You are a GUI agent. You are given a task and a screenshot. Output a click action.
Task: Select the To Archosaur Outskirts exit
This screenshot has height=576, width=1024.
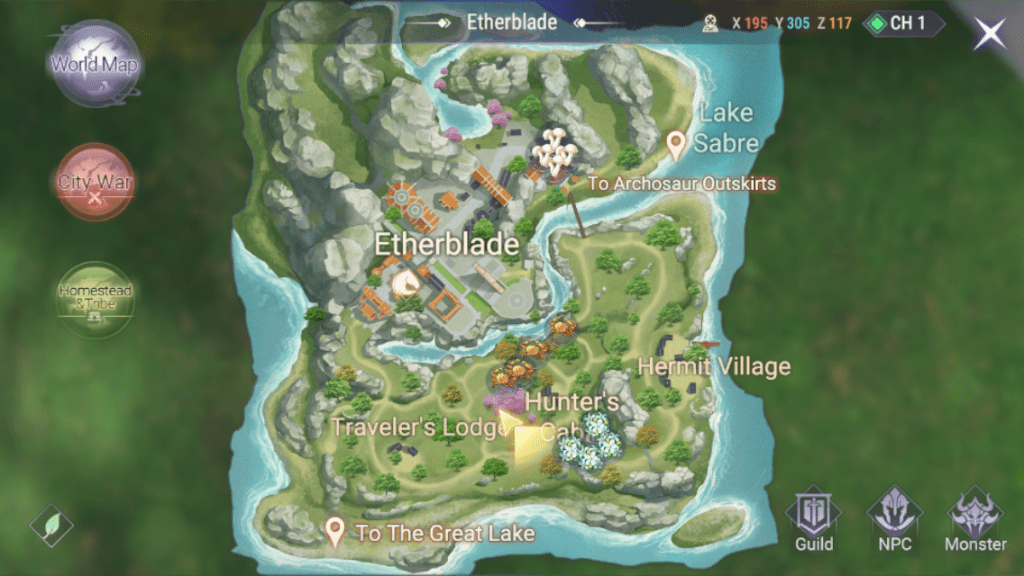(681, 184)
